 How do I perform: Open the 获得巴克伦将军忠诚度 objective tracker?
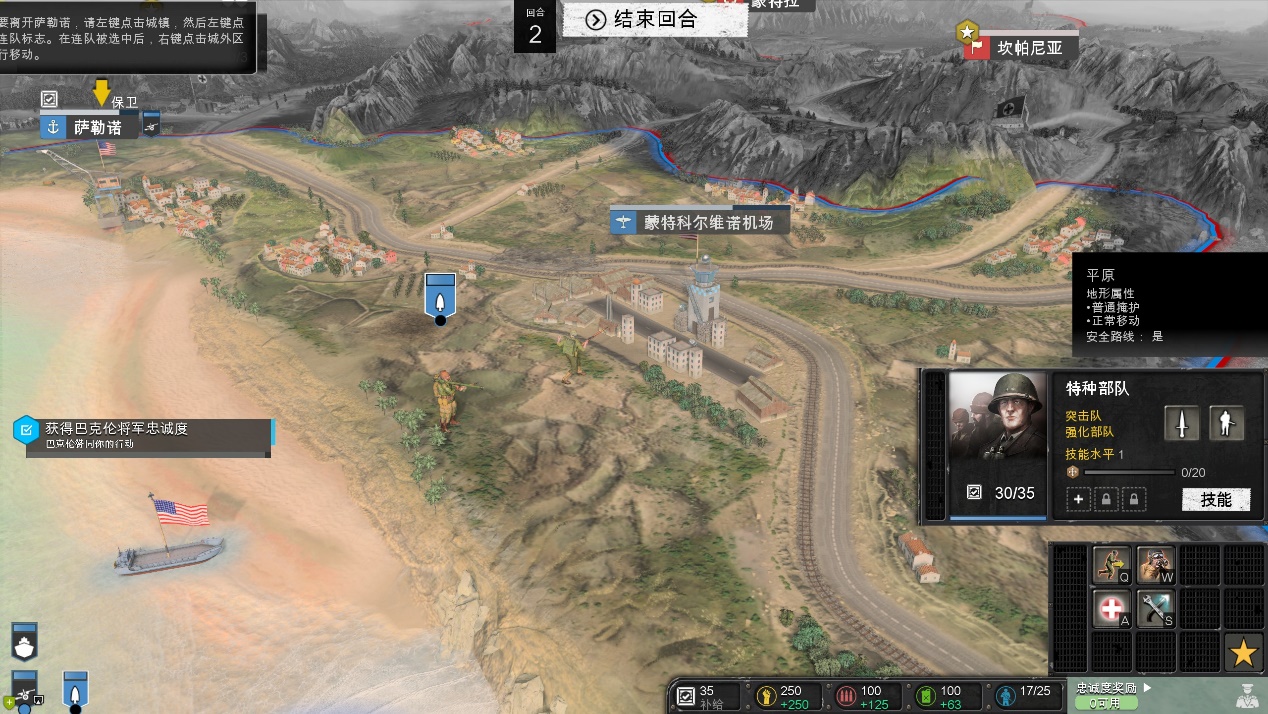[x=142, y=435]
